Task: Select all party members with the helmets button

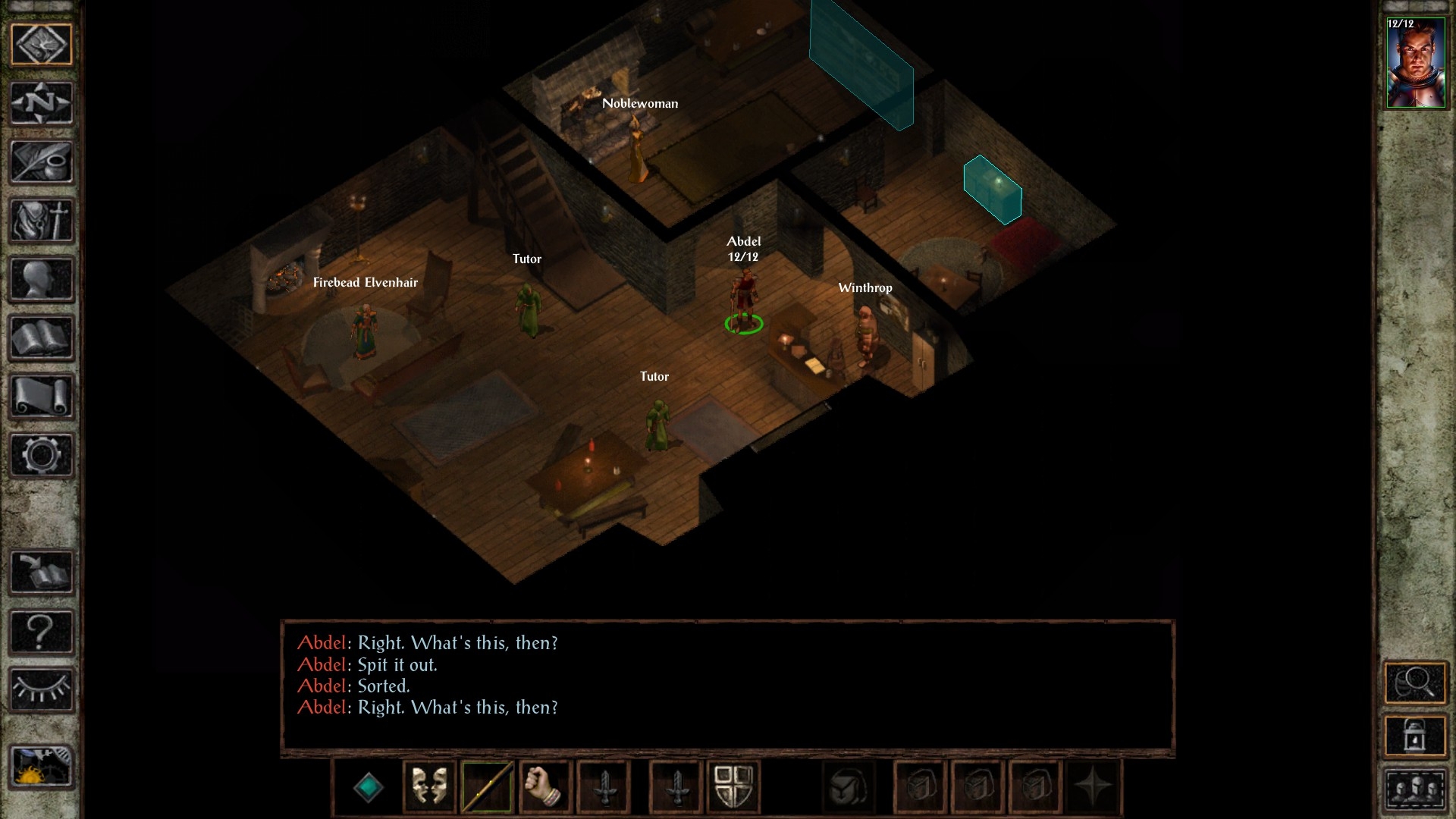Action: (x=1415, y=789)
